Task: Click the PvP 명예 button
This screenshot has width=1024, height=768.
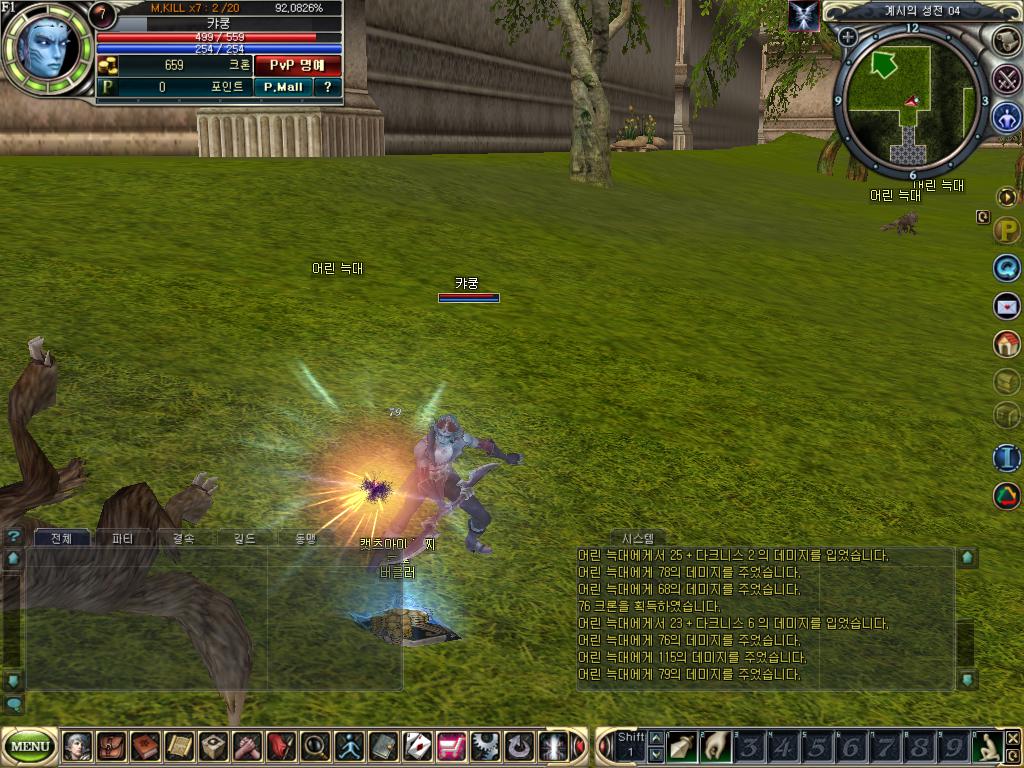Action: [297, 65]
